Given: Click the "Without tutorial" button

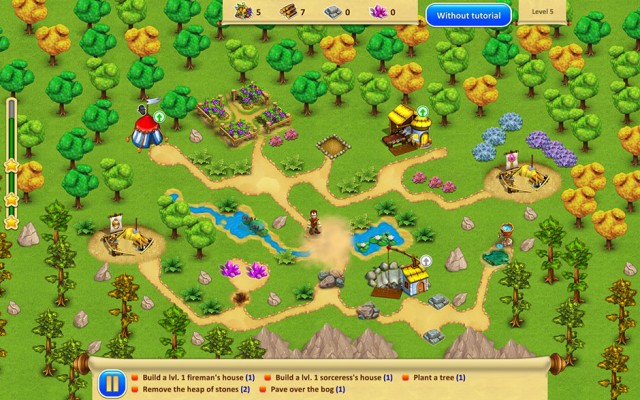Looking at the screenshot, I should (x=468, y=15).
